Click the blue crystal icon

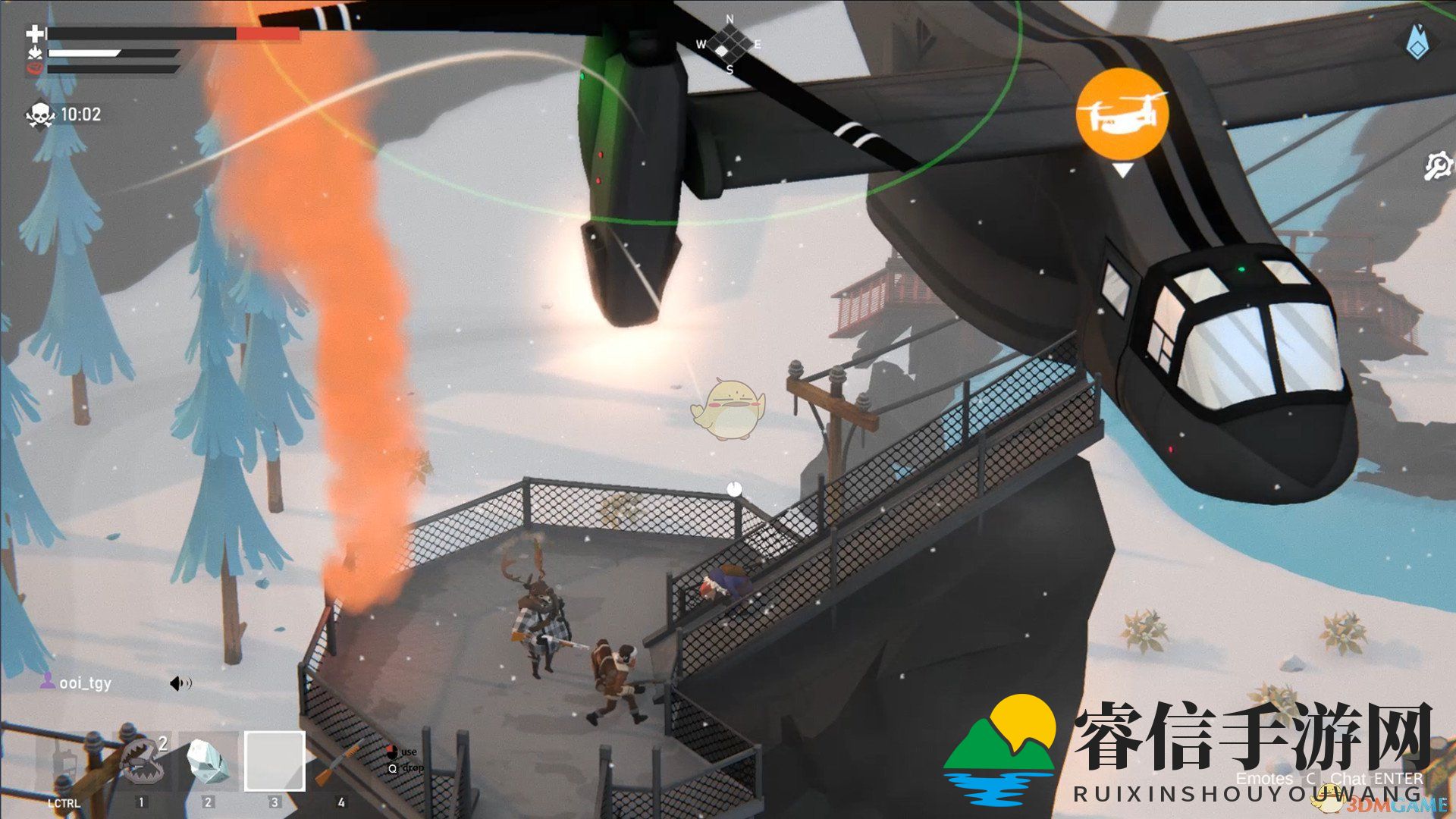1416,42
